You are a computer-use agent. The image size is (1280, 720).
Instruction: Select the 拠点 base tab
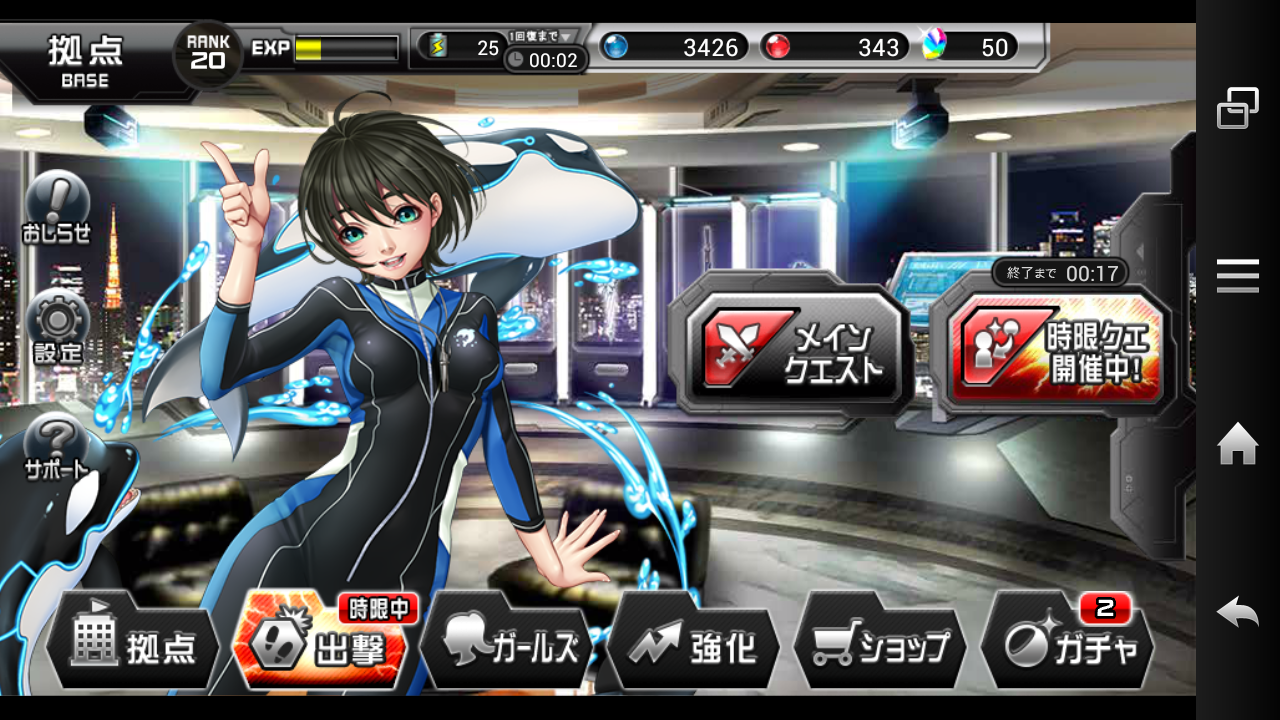pos(133,646)
